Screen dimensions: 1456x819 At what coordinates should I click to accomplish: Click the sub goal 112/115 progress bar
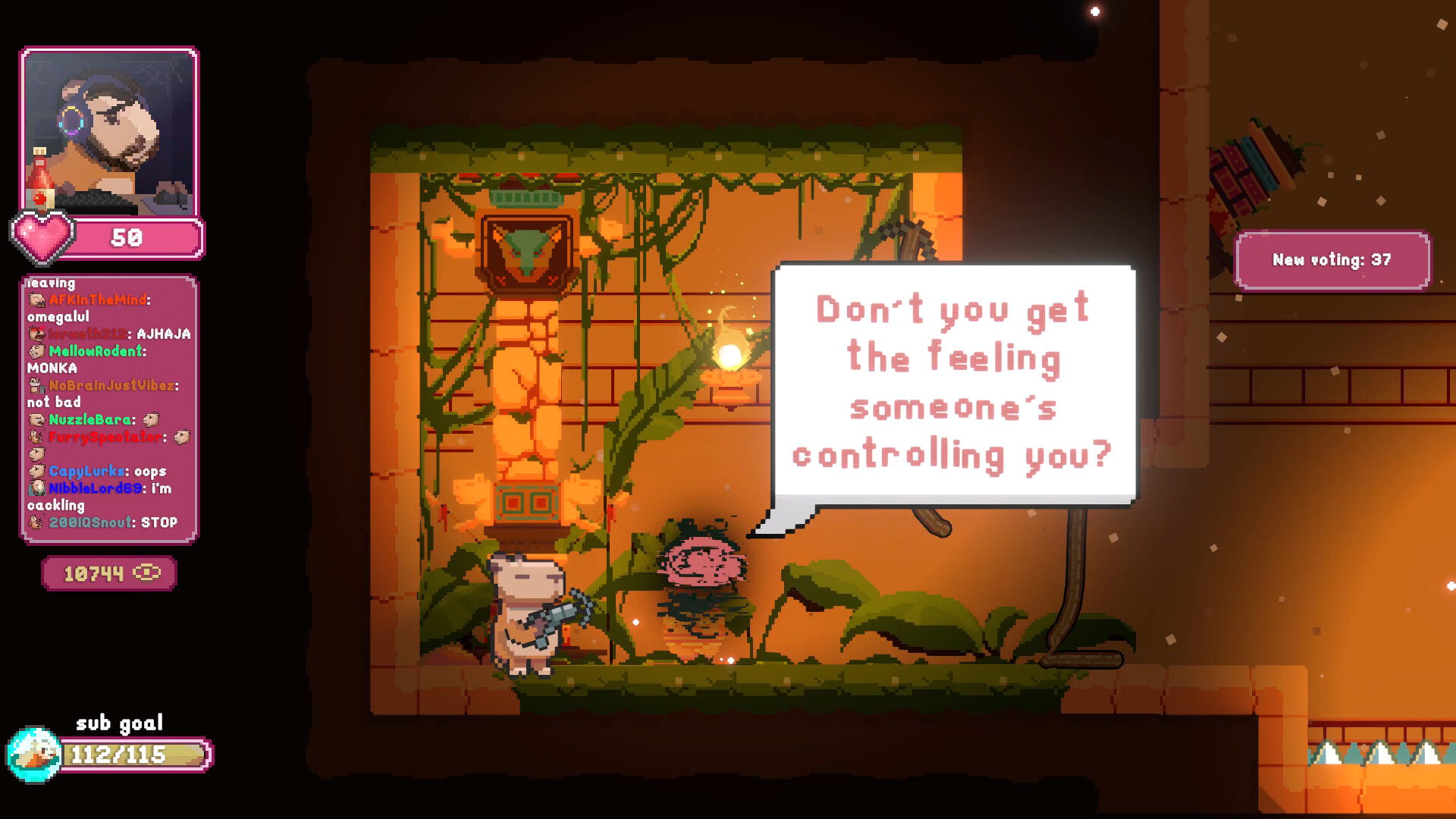(x=133, y=755)
